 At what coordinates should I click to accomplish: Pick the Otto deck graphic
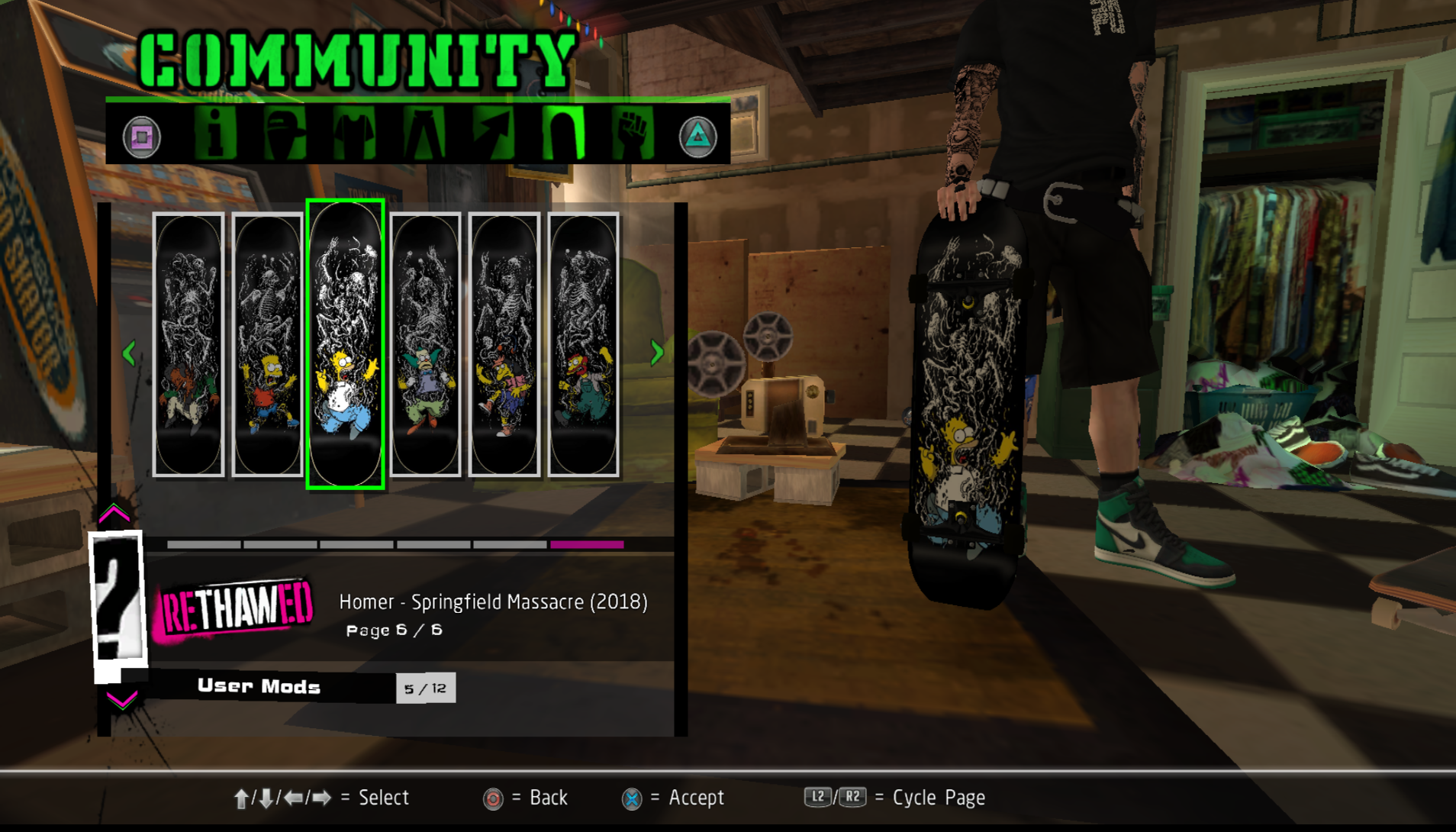(504, 344)
